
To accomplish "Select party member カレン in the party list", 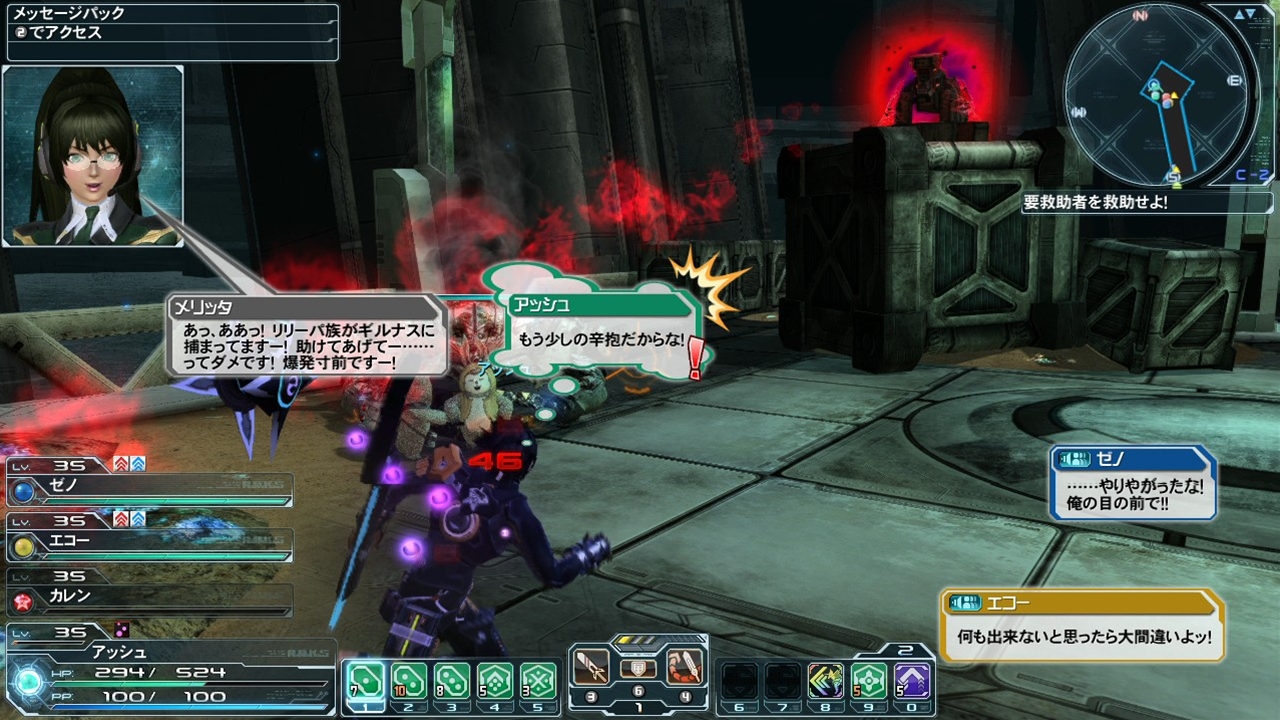I will coord(150,598).
